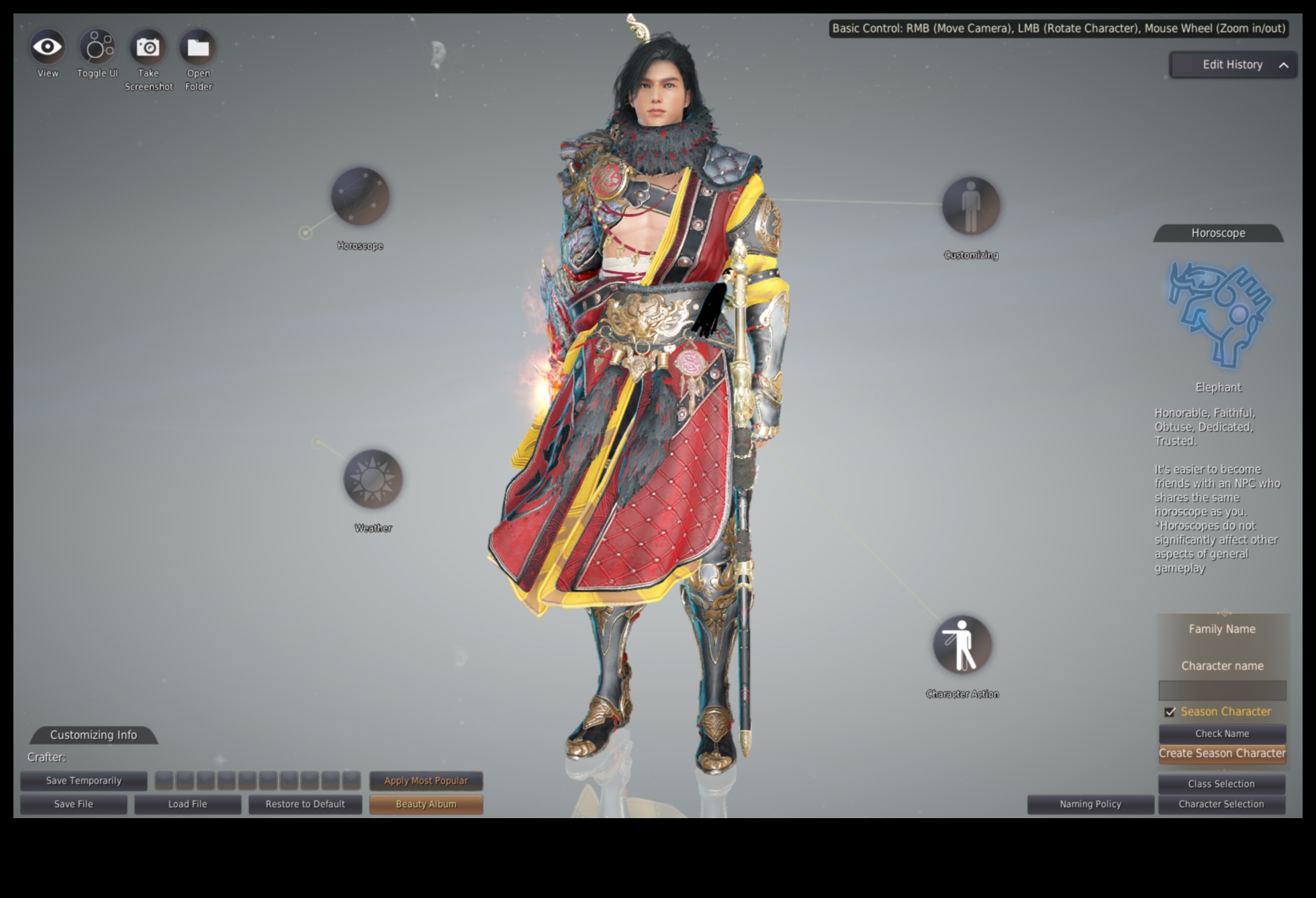Apply the most popular preset

click(426, 781)
